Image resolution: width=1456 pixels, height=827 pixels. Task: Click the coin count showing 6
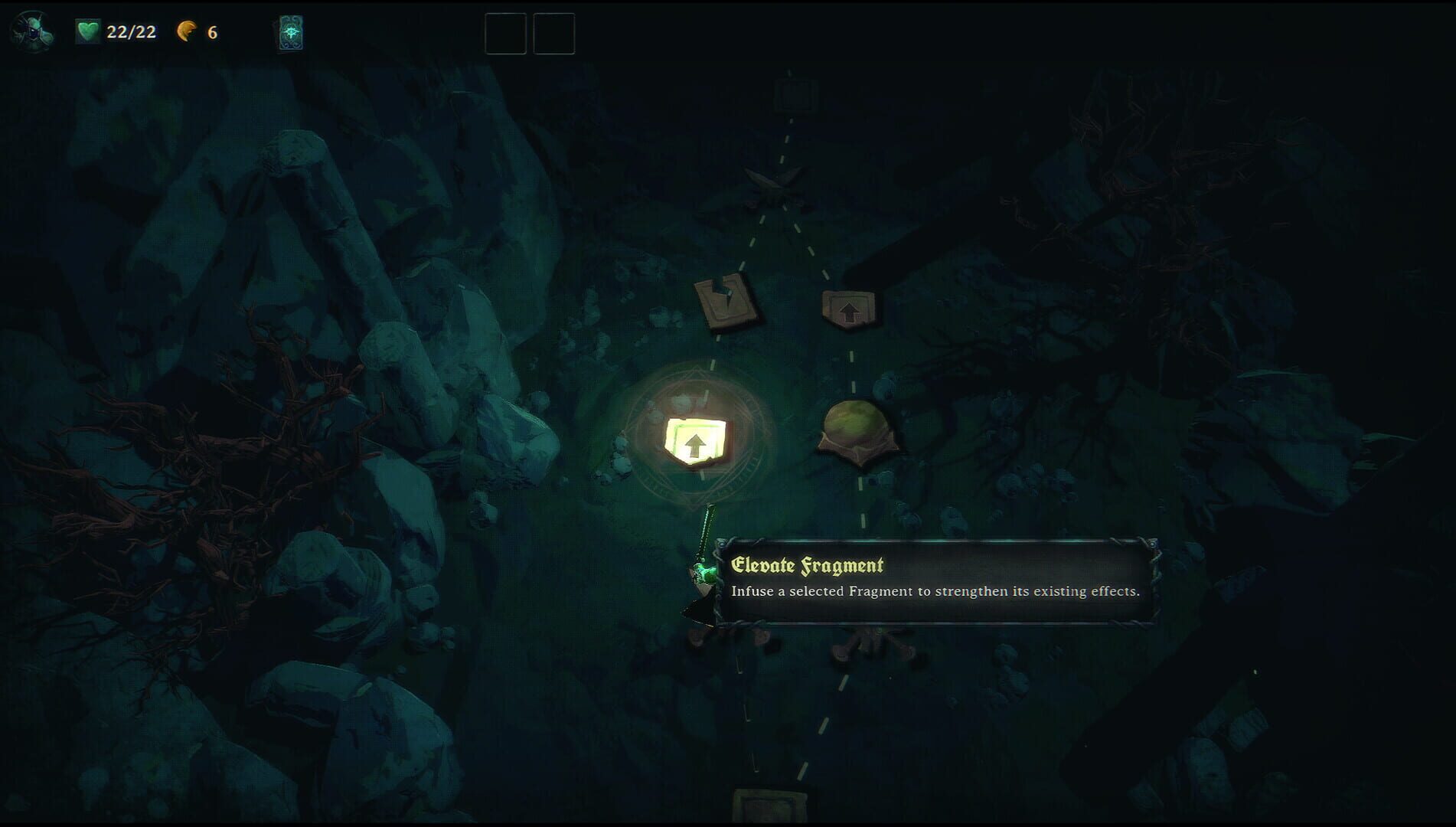coord(212,32)
